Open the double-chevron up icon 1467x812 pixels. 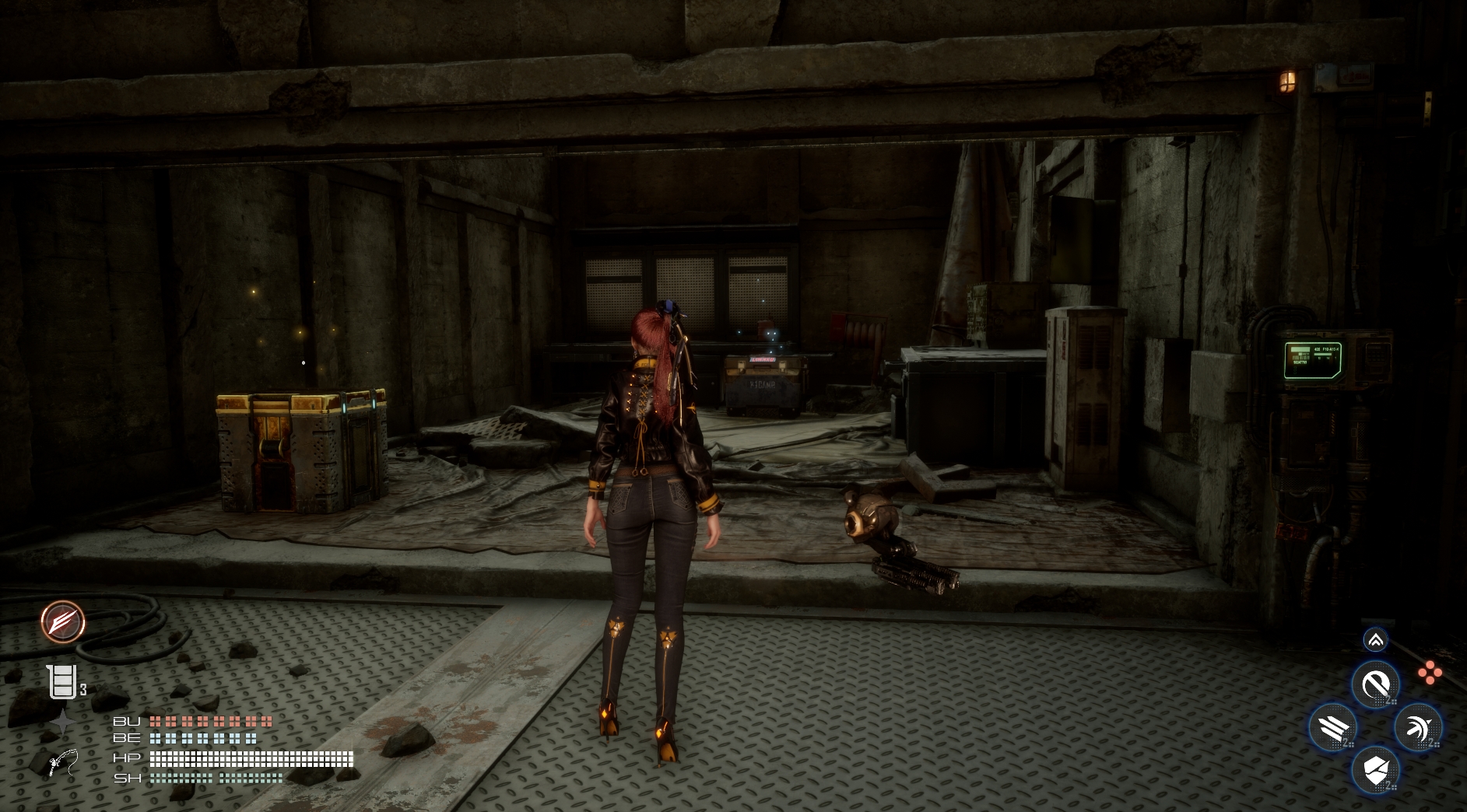coord(1375,640)
